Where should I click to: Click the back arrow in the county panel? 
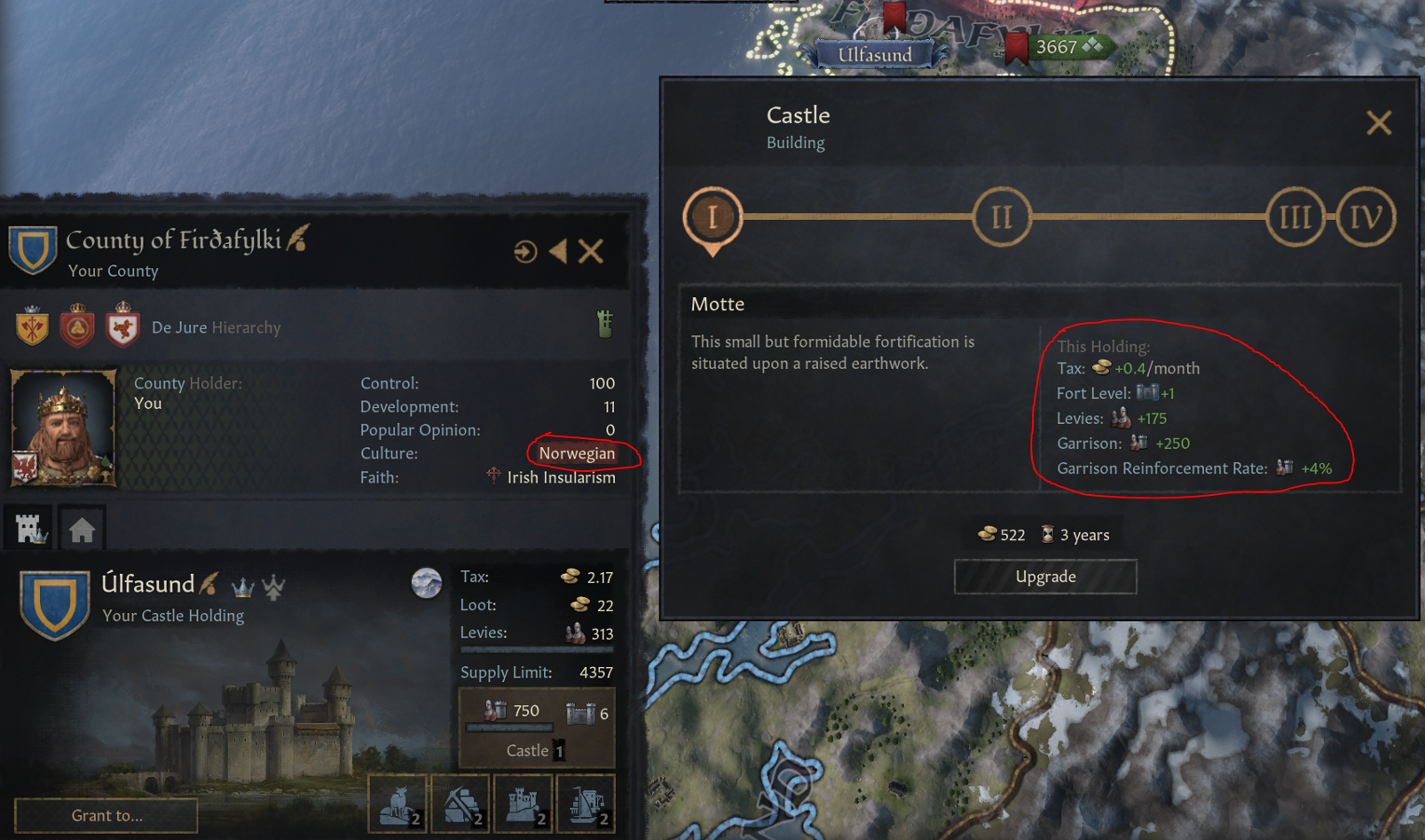tap(557, 251)
